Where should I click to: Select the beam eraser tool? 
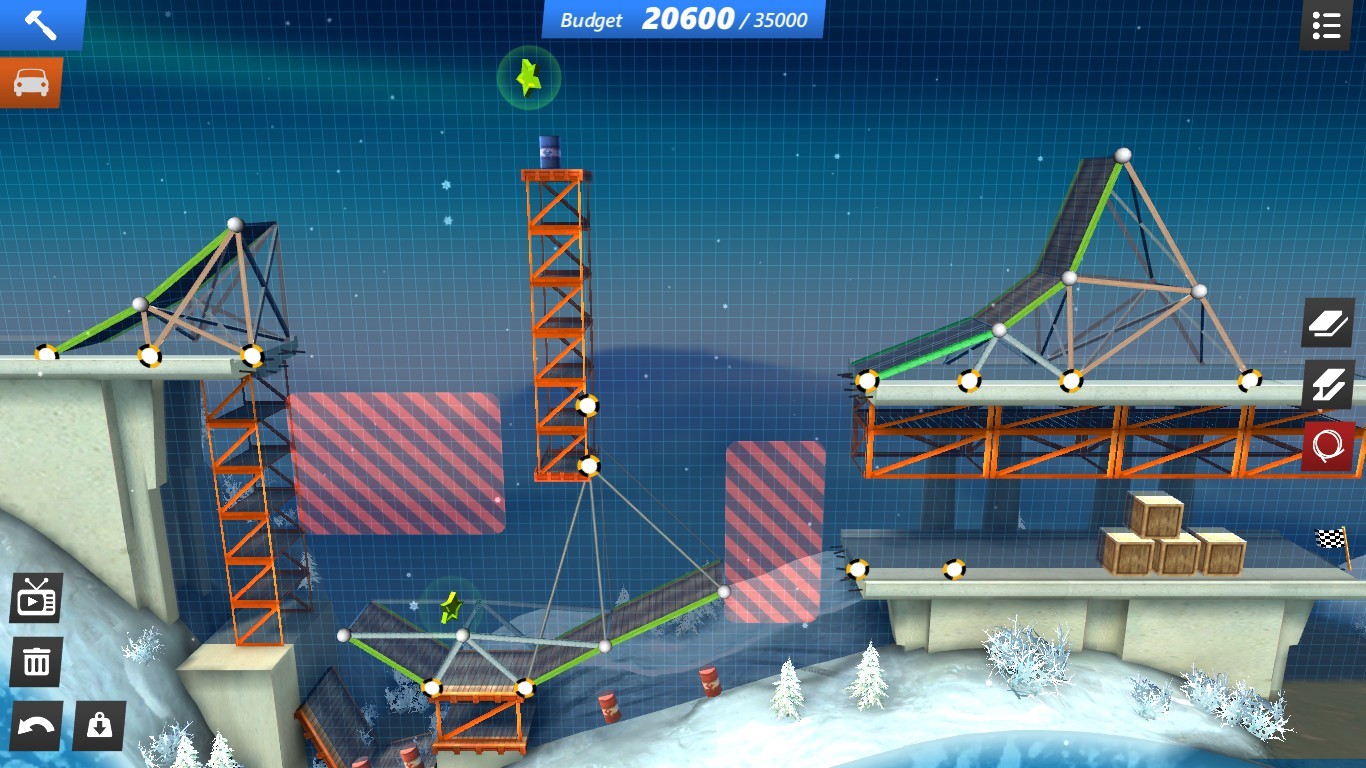[1328, 384]
